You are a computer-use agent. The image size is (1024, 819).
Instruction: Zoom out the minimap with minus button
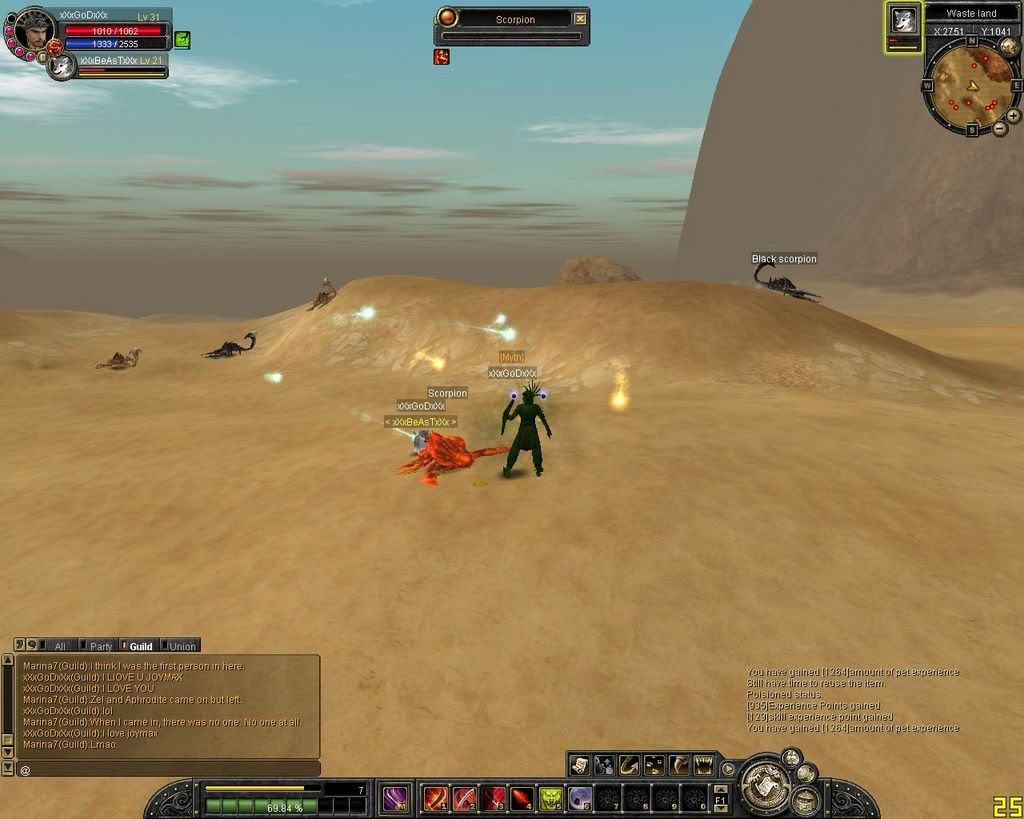coord(999,128)
